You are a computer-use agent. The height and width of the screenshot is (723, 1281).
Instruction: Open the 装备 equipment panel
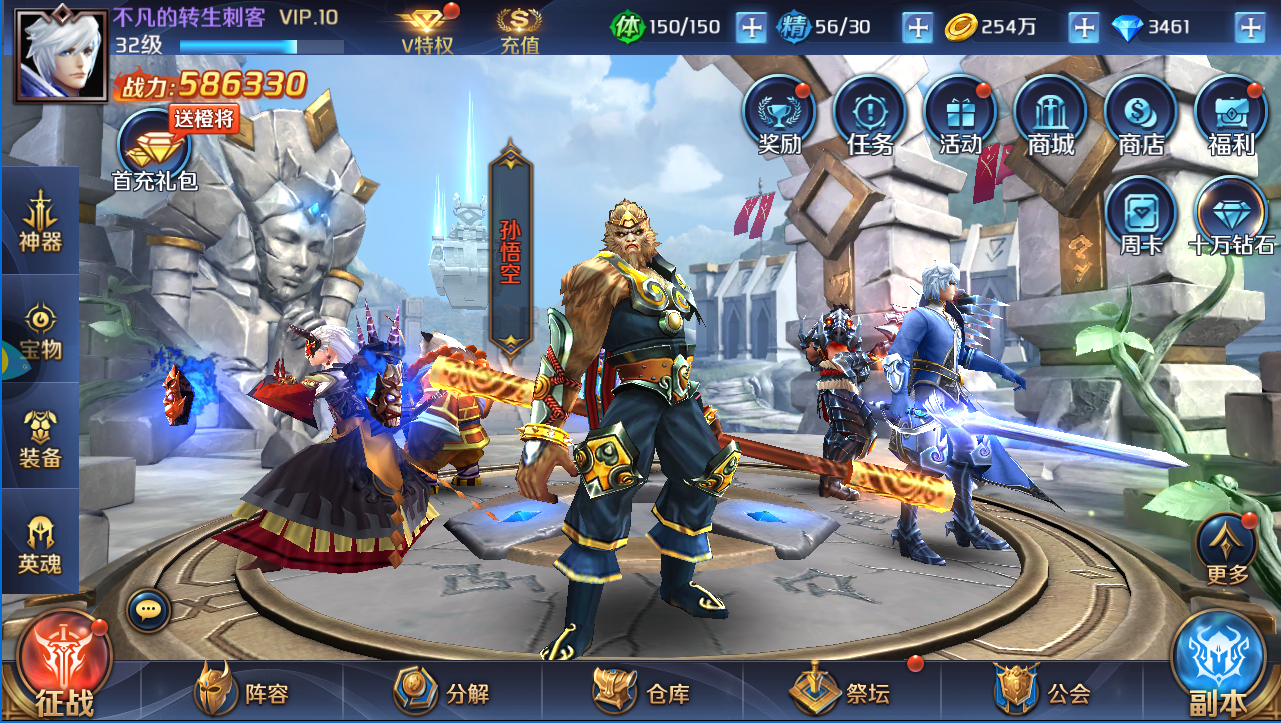[x=40, y=439]
